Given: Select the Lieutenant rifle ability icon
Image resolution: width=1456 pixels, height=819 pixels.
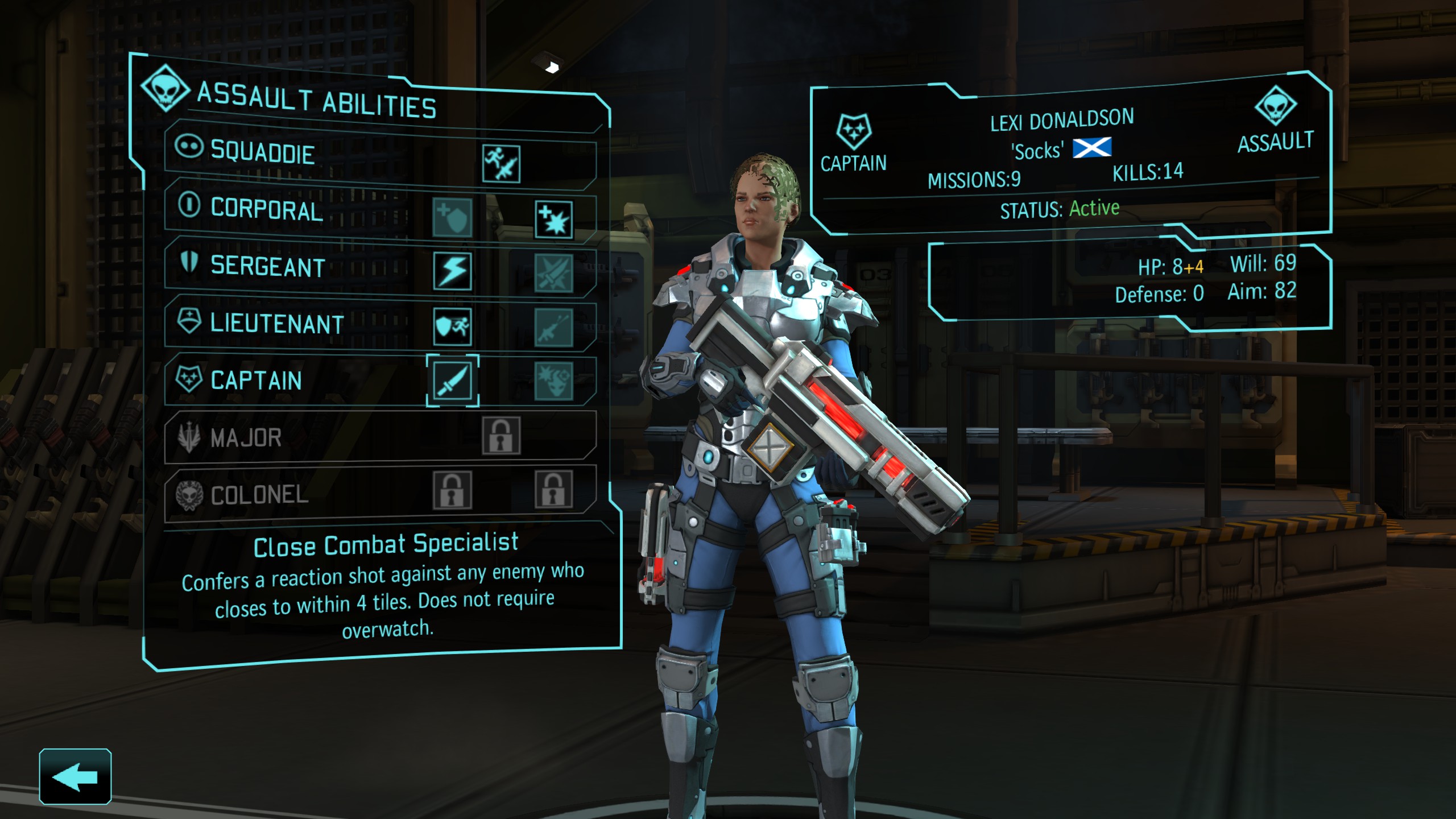Looking at the screenshot, I should (x=554, y=328).
